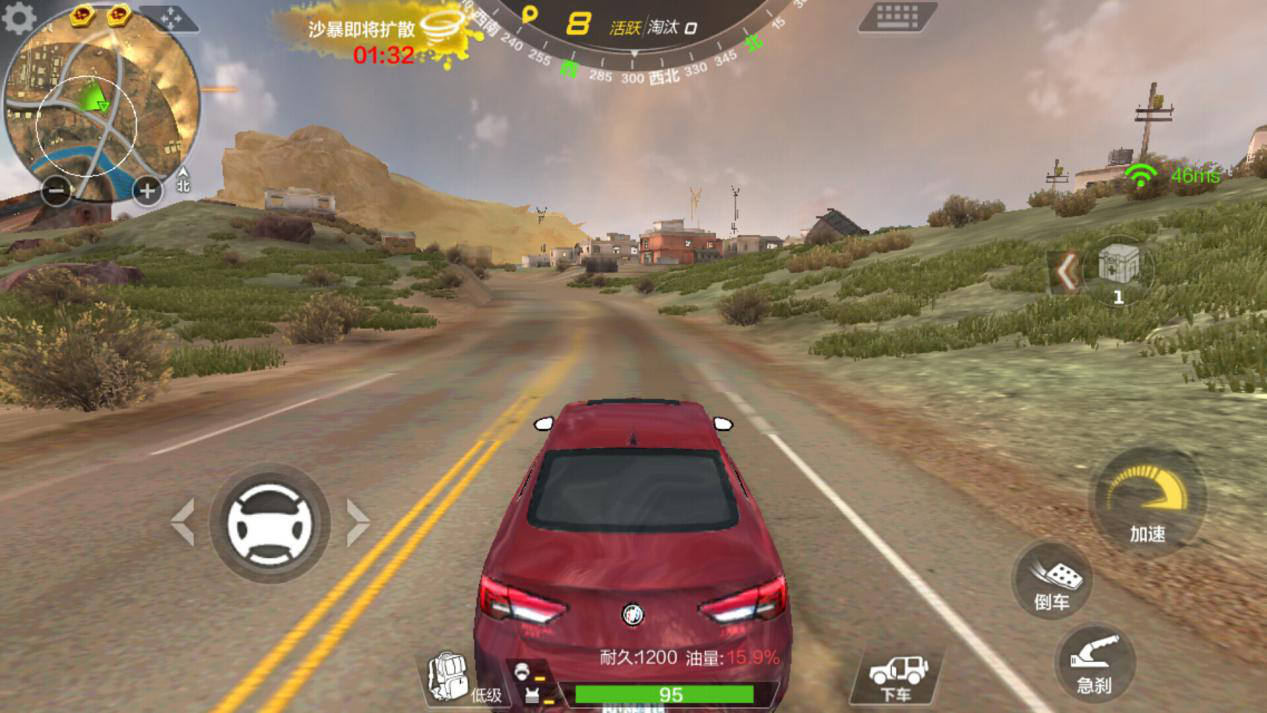
Task: Open the keyboard chat button
Action: (x=897, y=17)
